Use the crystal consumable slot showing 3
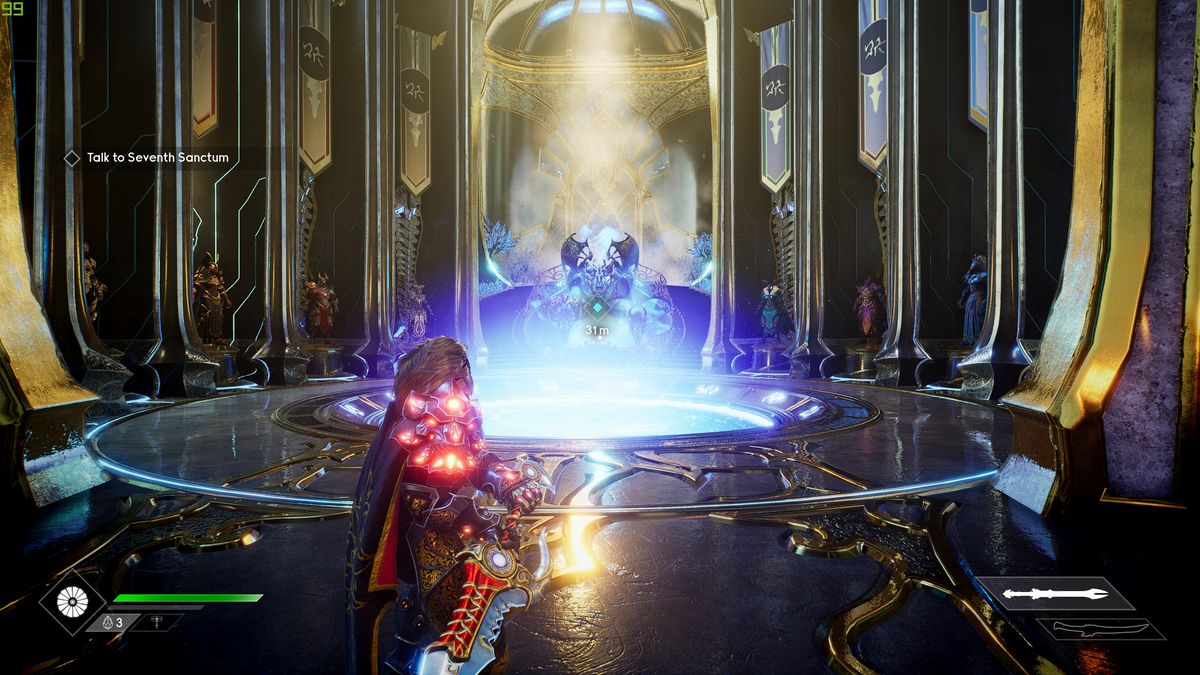Viewport: 1200px width, 675px height. tap(111, 622)
